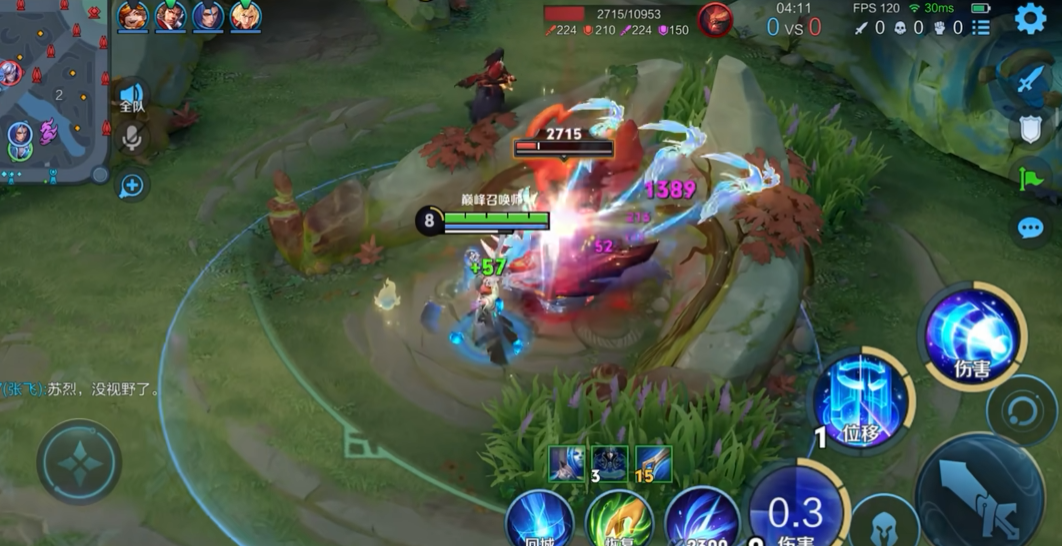The image size is (1062, 546).
Task: Open the quick chat bubble
Action: tap(1031, 229)
